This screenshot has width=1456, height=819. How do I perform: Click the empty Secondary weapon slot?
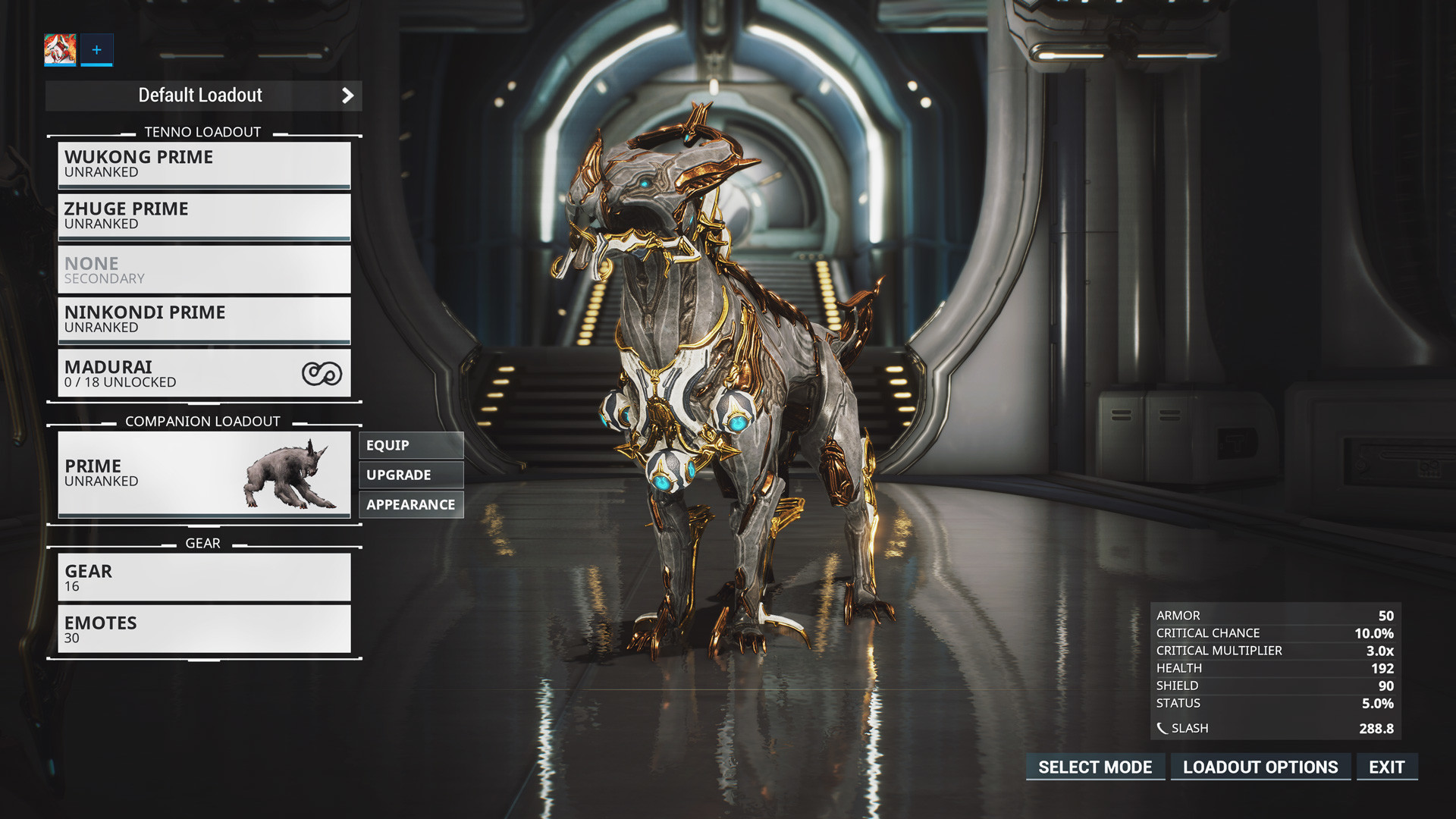pos(203,269)
